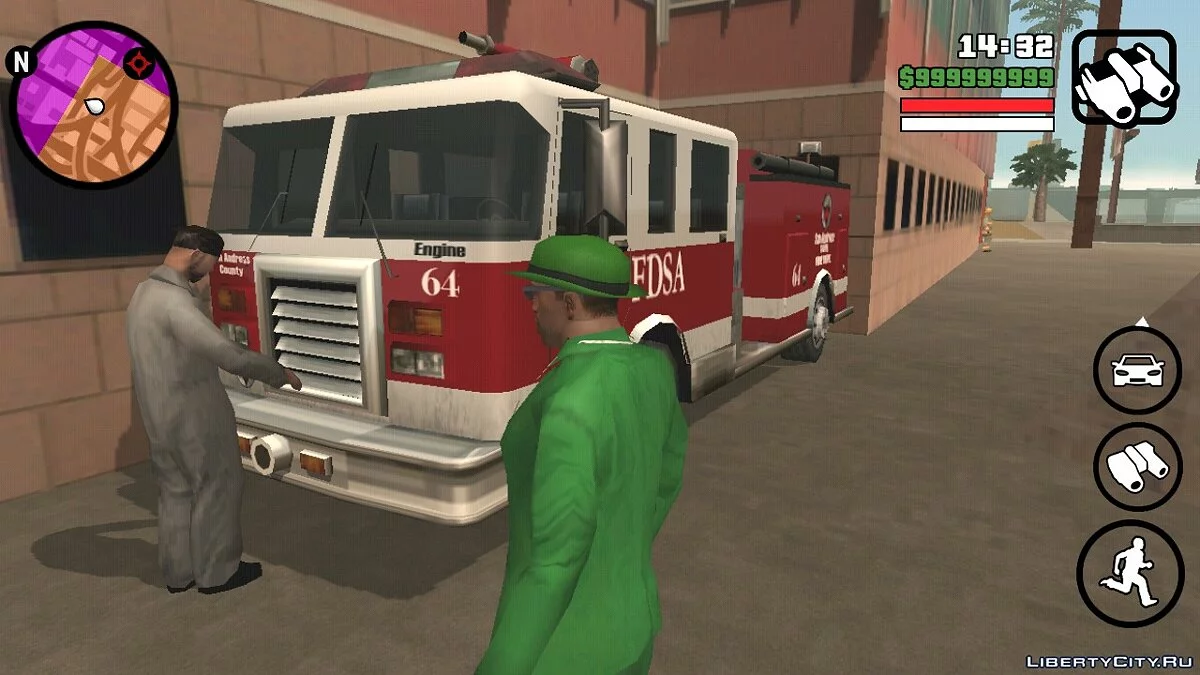This screenshot has width=1200, height=675.
Task: Tap the binoculars weapon icon
Action: [x=1124, y=78]
